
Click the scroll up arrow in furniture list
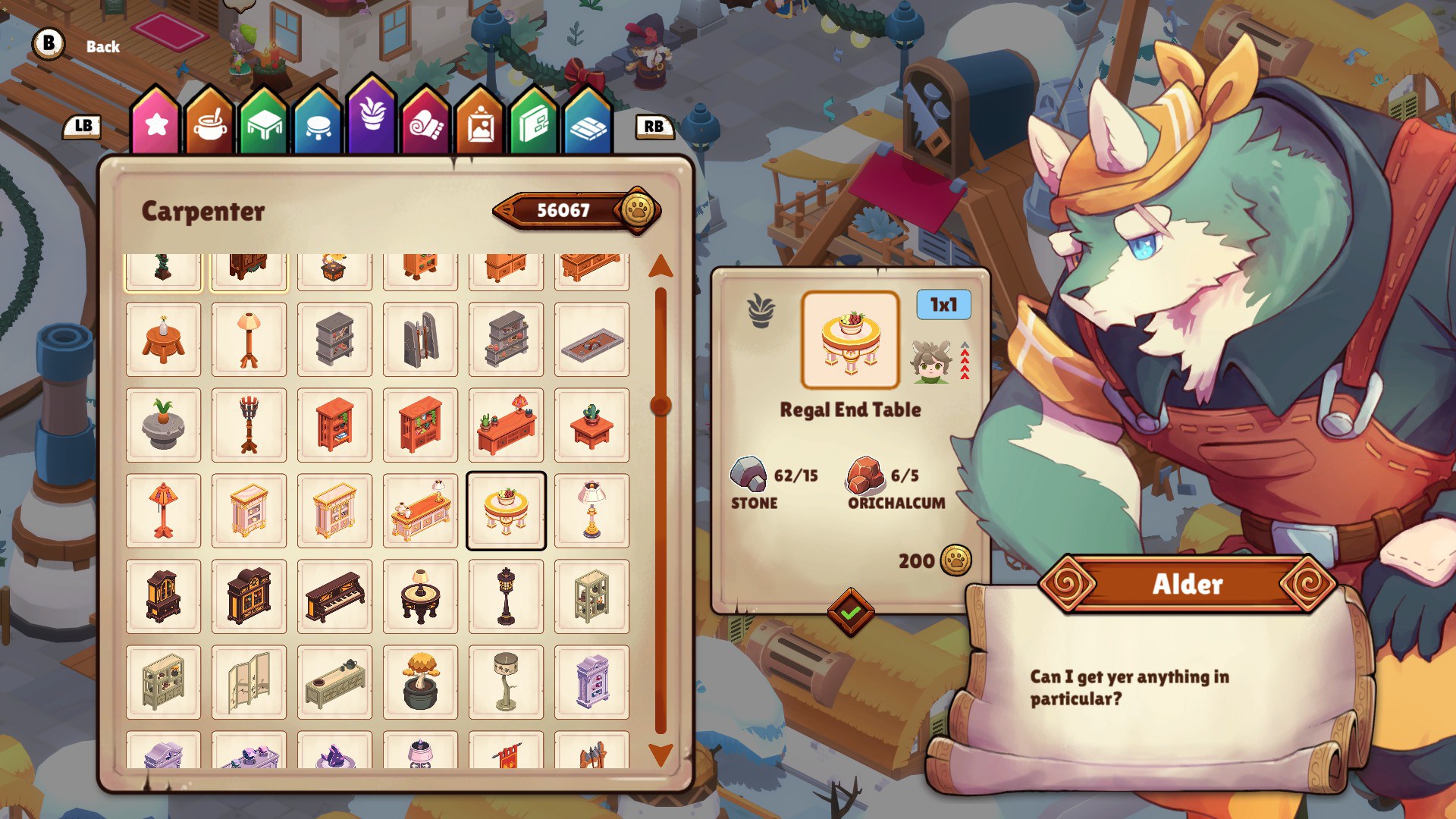click(661, 266)
